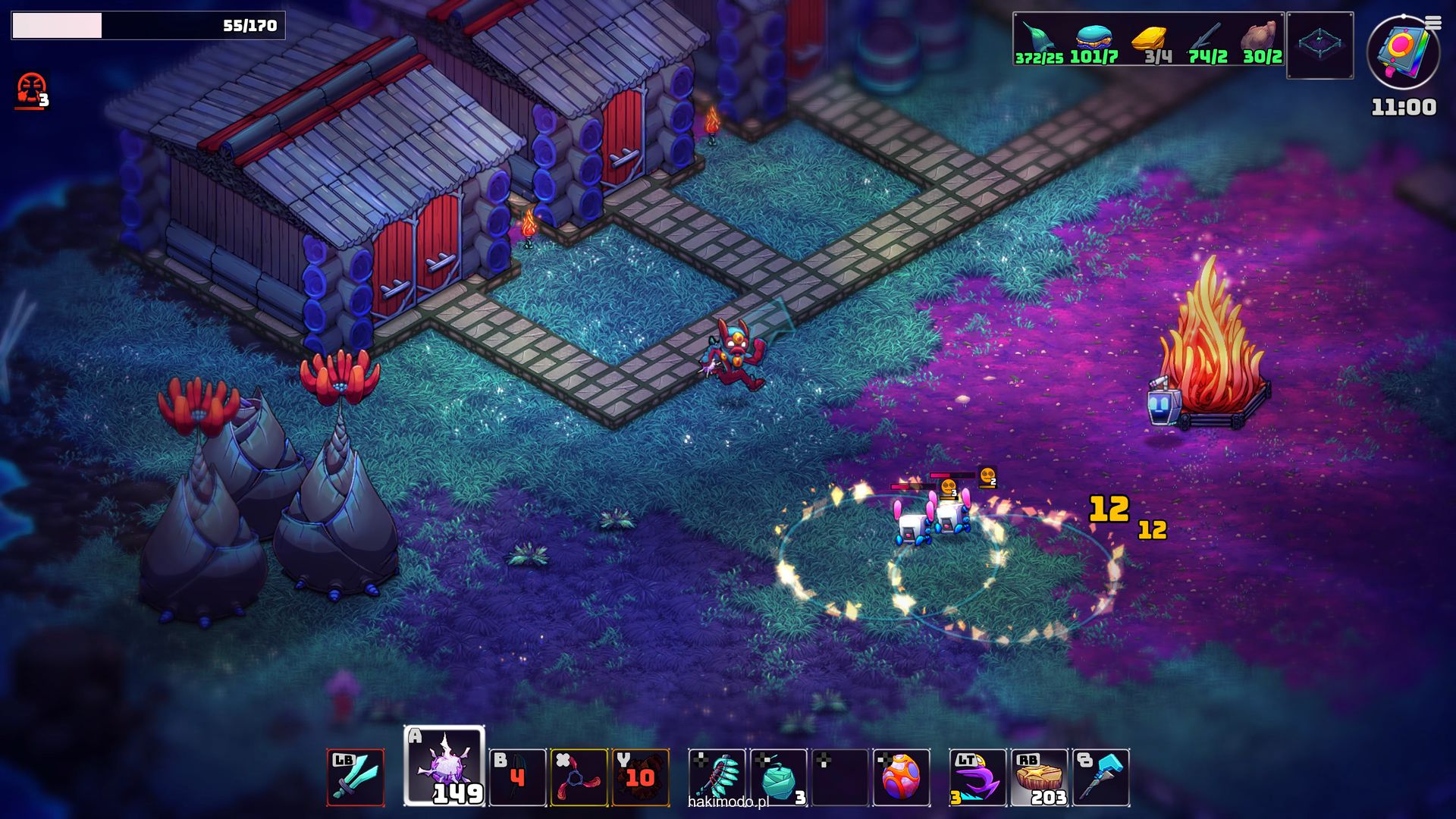This screenshot has width=1456, height=819.
Task: Click the fenced pen build preview
Action: pos(1319,45)
